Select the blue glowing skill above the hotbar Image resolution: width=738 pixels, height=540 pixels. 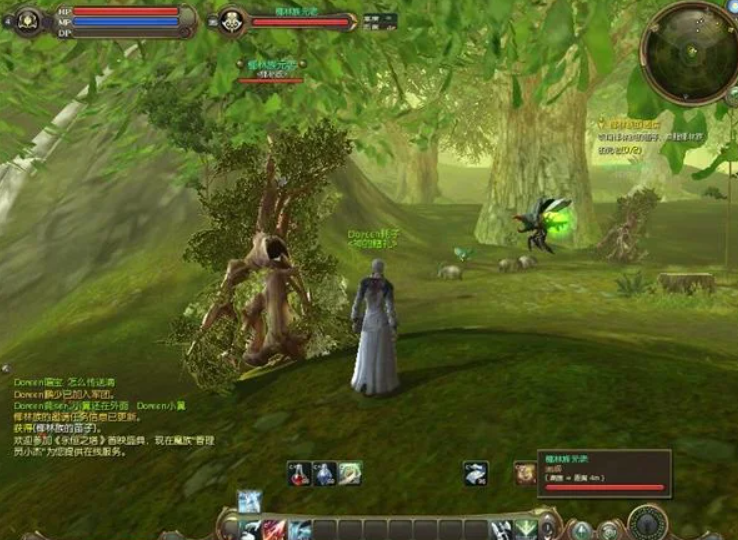[x=249, y=501]
